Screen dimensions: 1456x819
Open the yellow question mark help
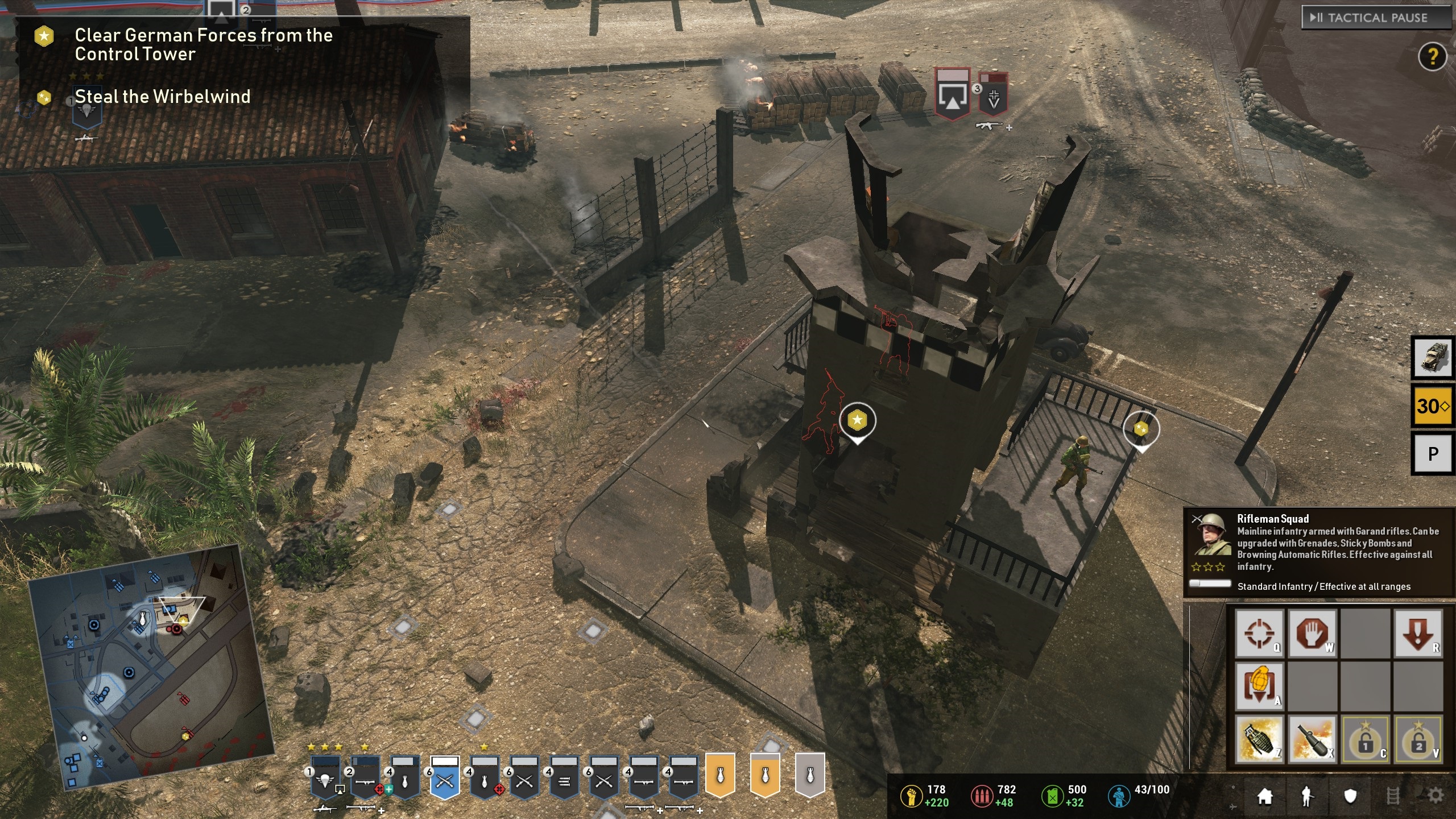[x=1432, y=56]
